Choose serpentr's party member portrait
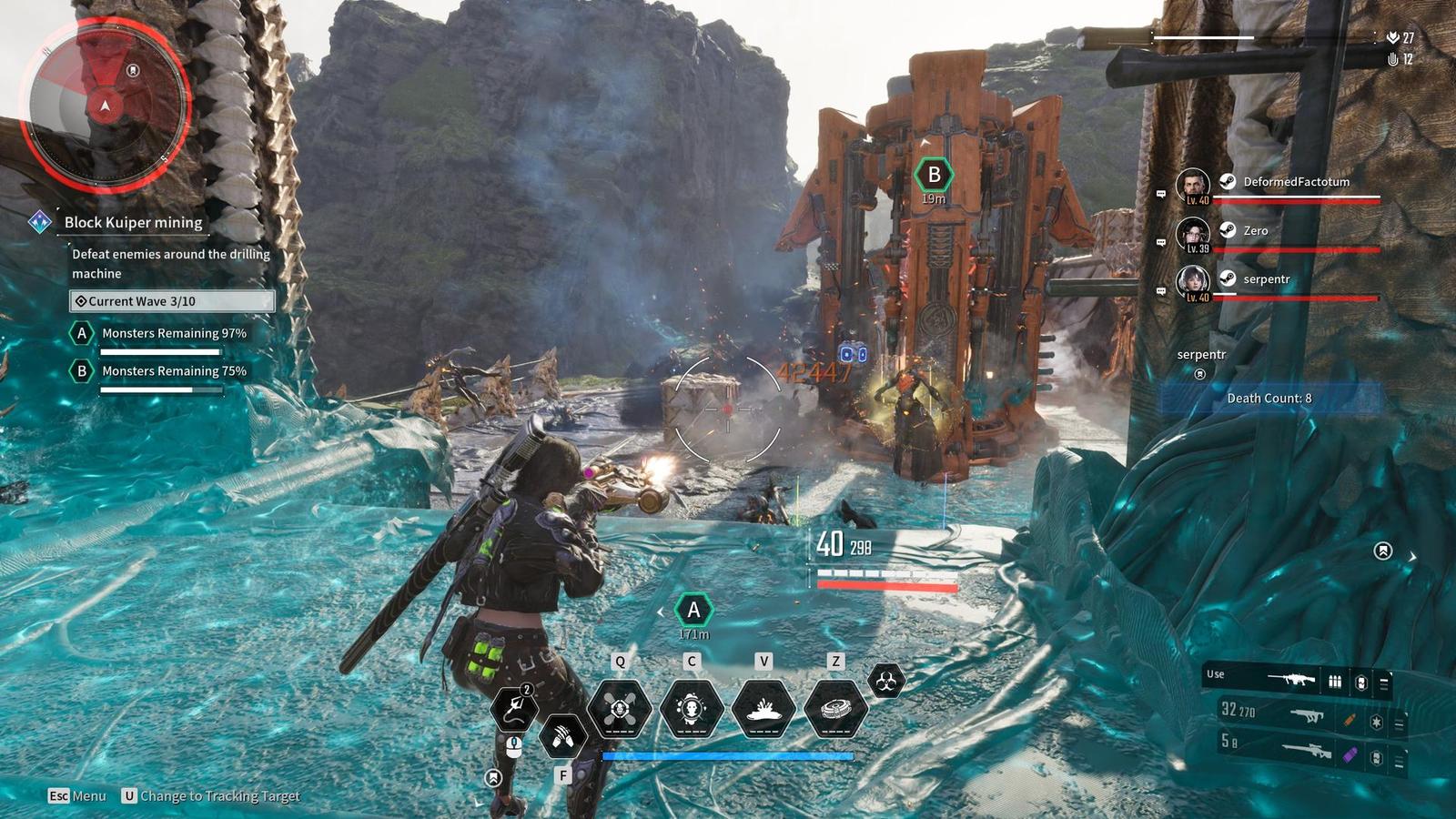 pyautogui.click(x=1192, y=282)
